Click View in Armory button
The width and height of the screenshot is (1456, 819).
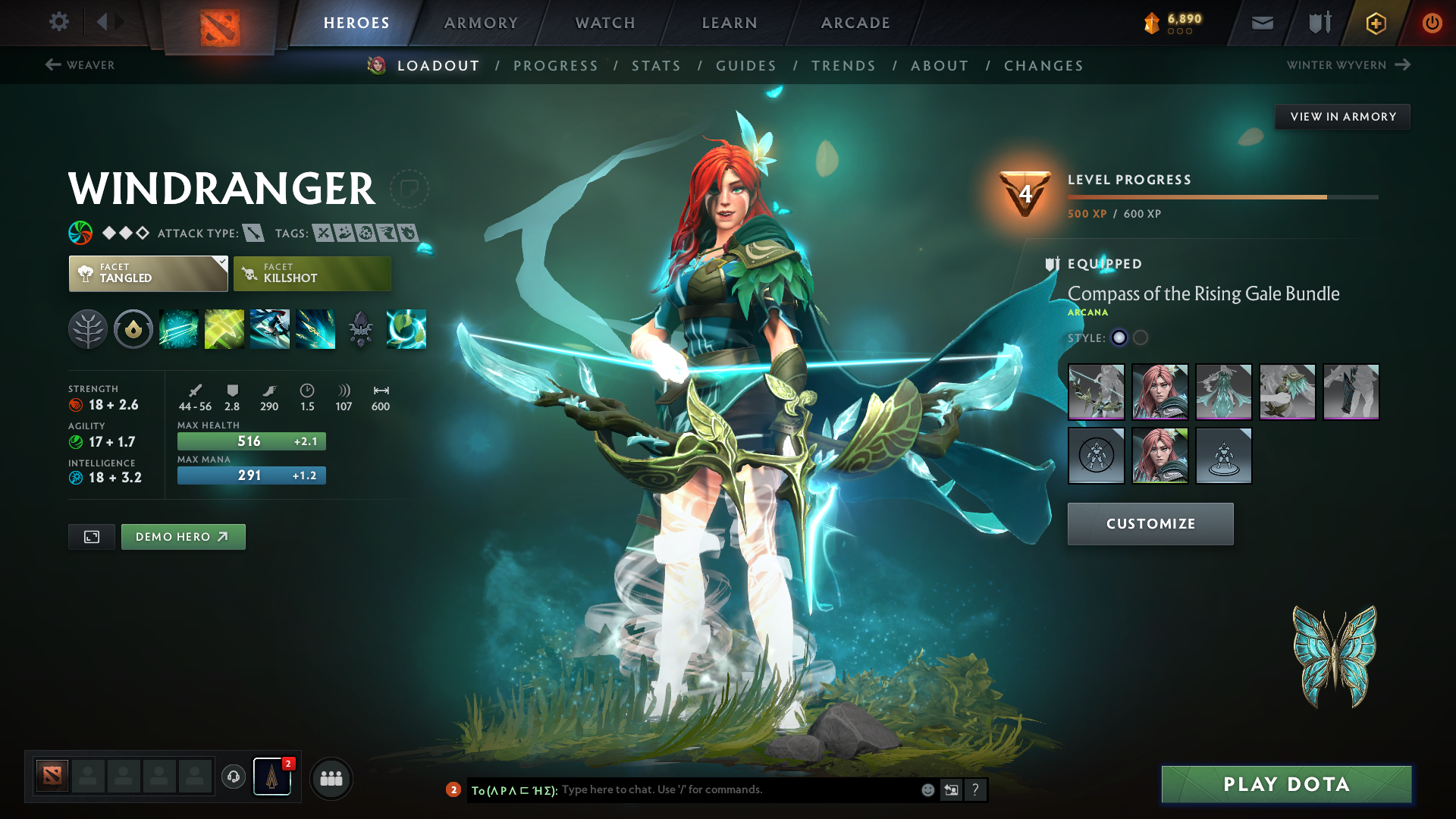[1342, 117]
